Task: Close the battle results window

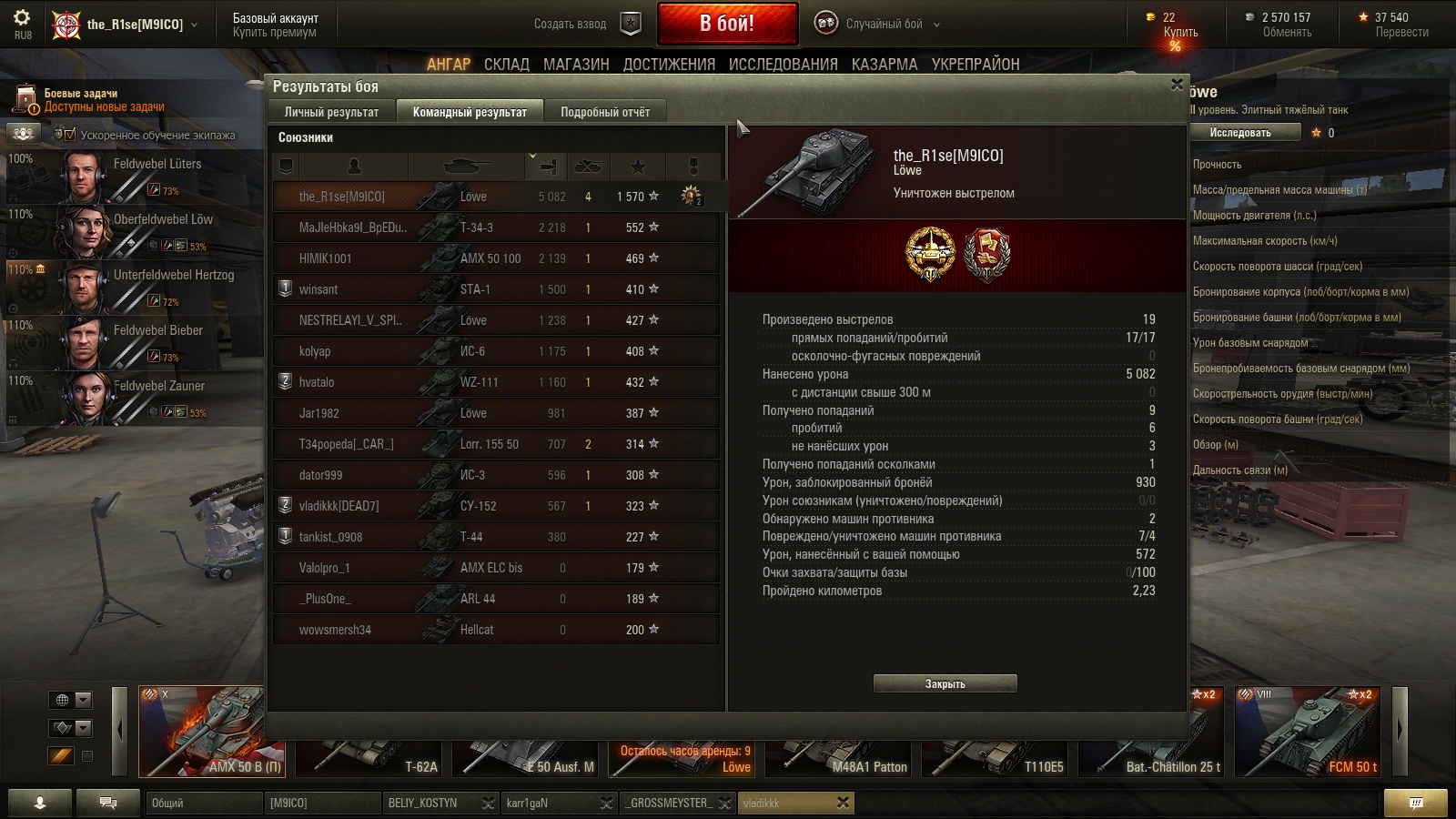Action: coord(1177,85)
